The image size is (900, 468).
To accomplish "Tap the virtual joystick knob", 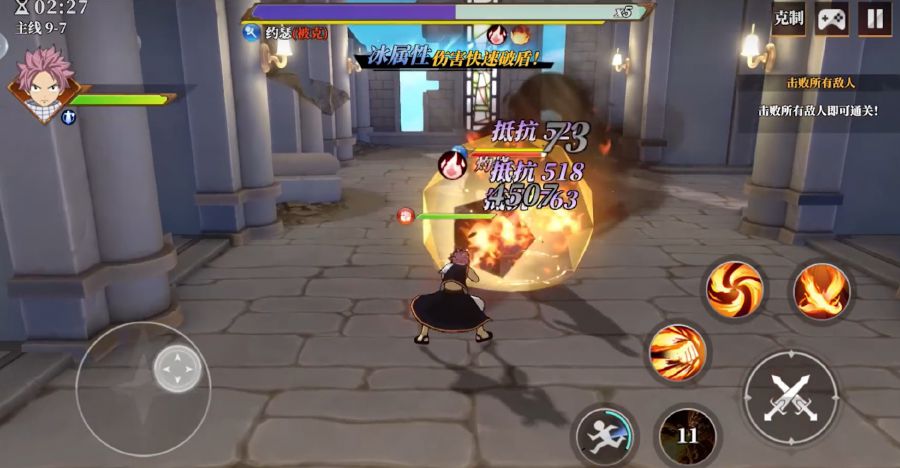I will pyautogui.click(x=178, y=370).
